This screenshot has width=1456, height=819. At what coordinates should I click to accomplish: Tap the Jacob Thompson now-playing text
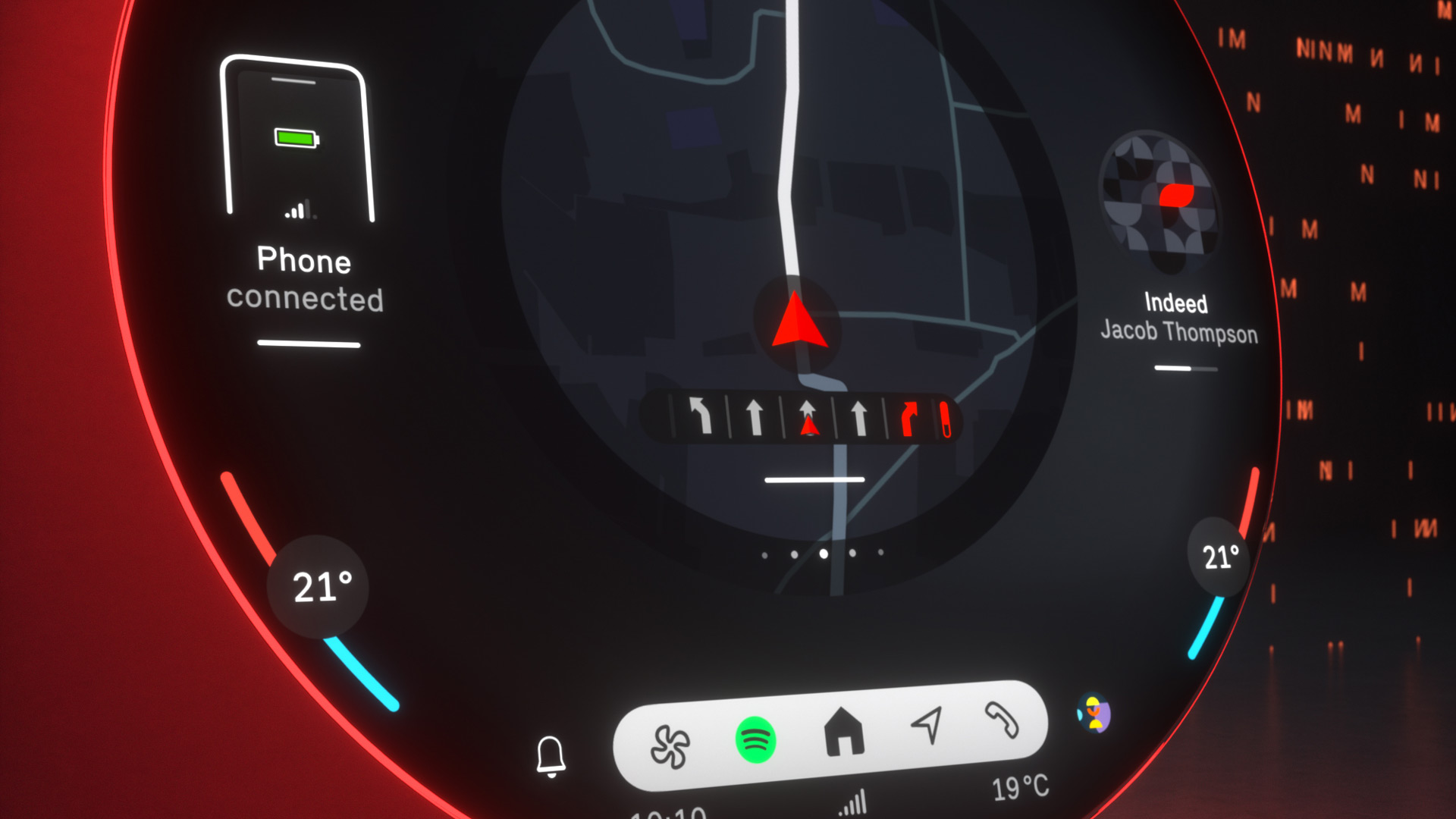1178,332
